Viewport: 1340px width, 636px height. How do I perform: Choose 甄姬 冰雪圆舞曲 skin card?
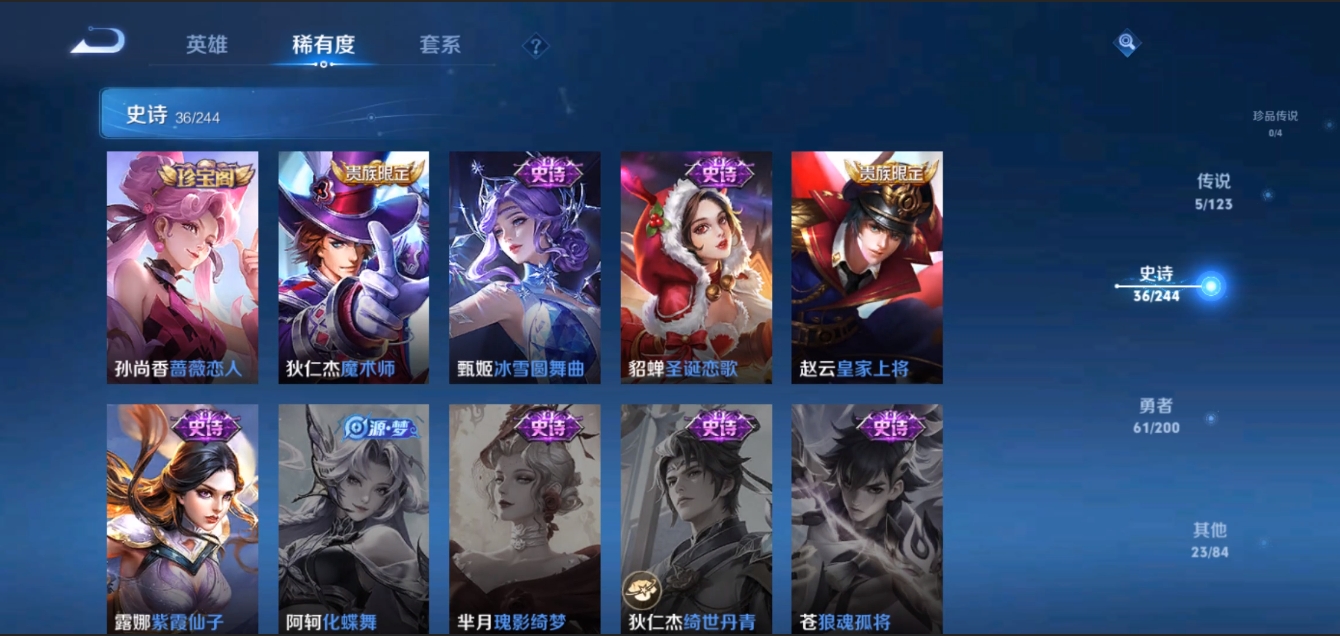524,267
